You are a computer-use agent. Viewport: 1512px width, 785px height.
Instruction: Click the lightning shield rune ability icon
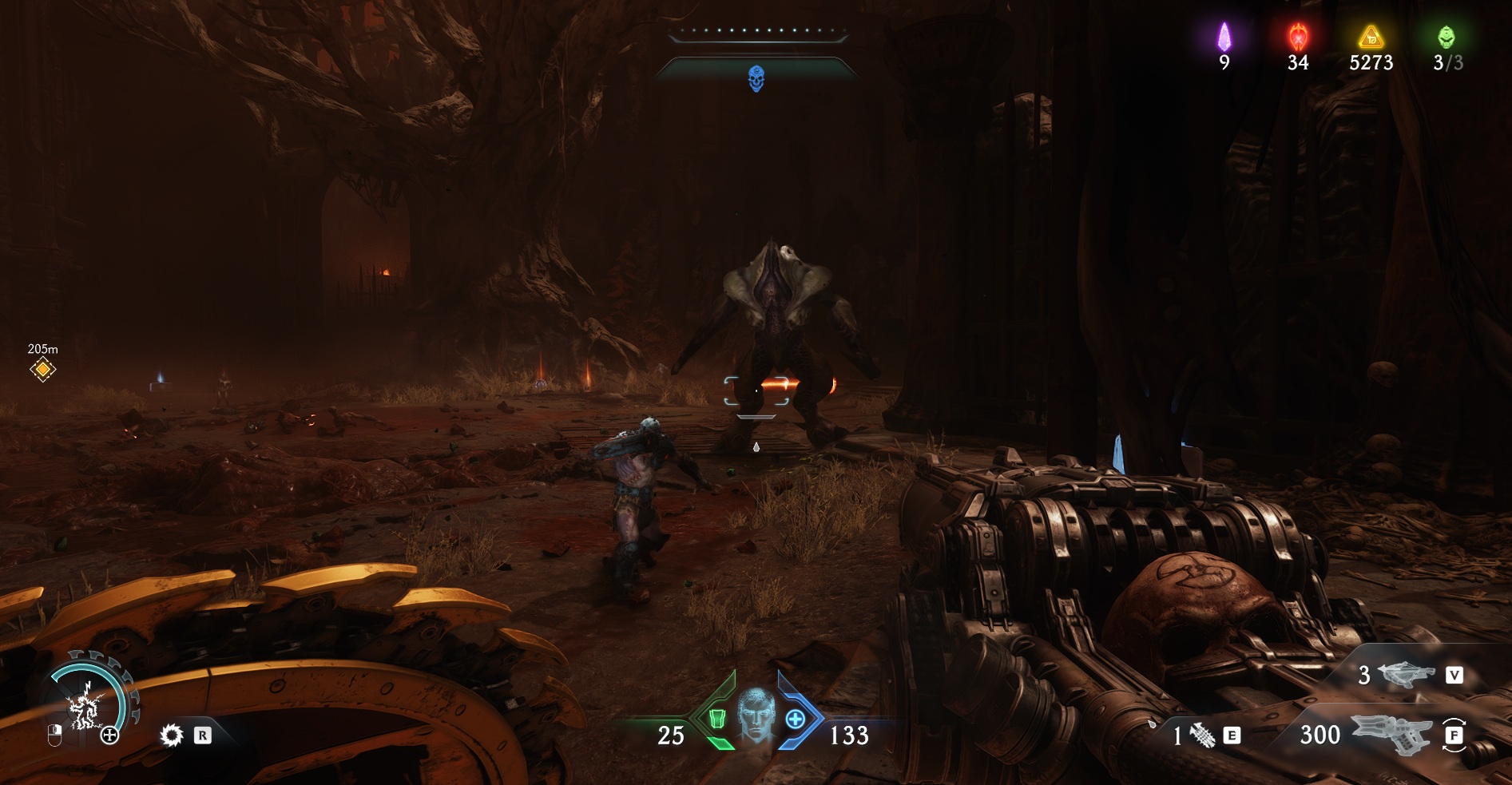[85, 708]
